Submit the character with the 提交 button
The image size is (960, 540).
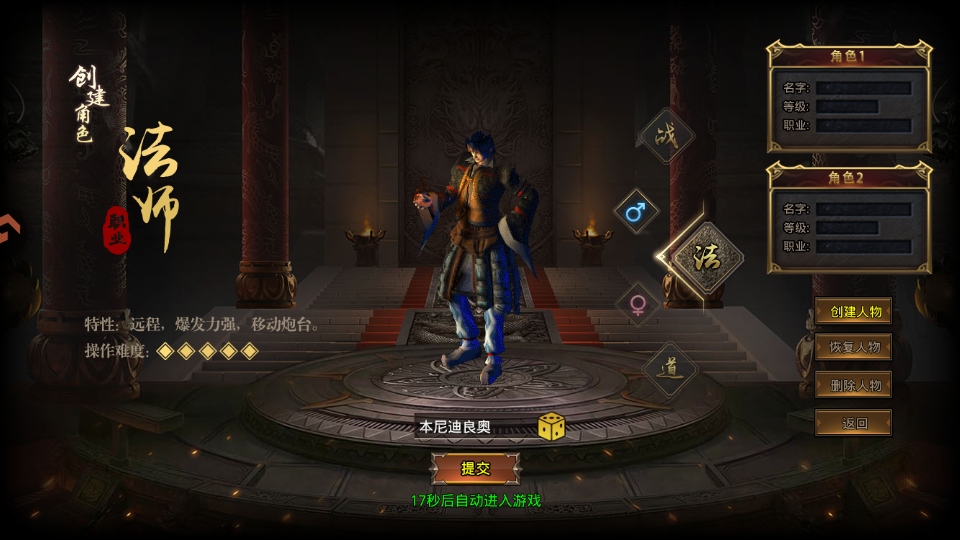pyautogui.click(x=475, y=468)
